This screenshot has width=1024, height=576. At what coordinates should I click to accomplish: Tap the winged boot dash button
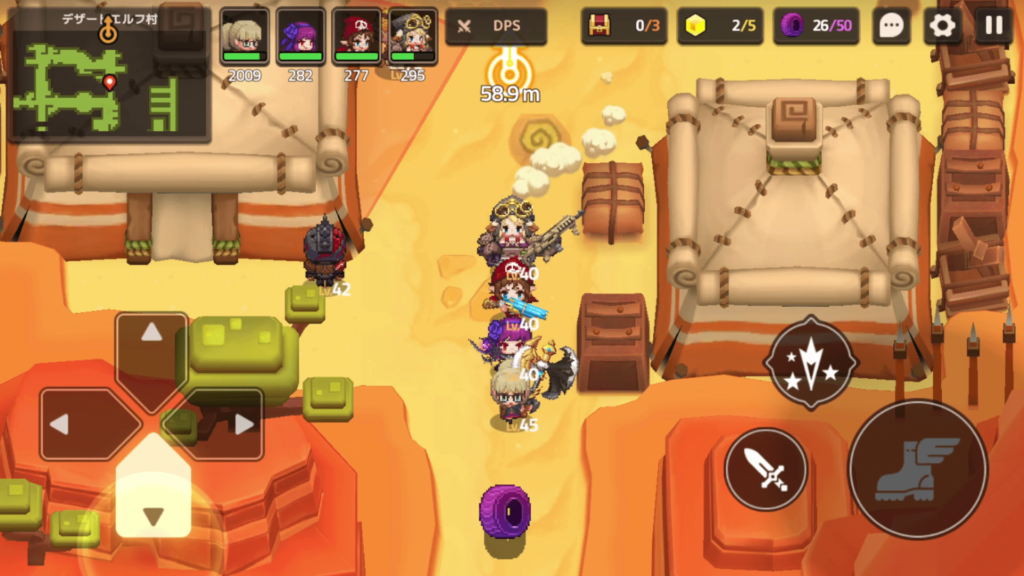(918, 468)
